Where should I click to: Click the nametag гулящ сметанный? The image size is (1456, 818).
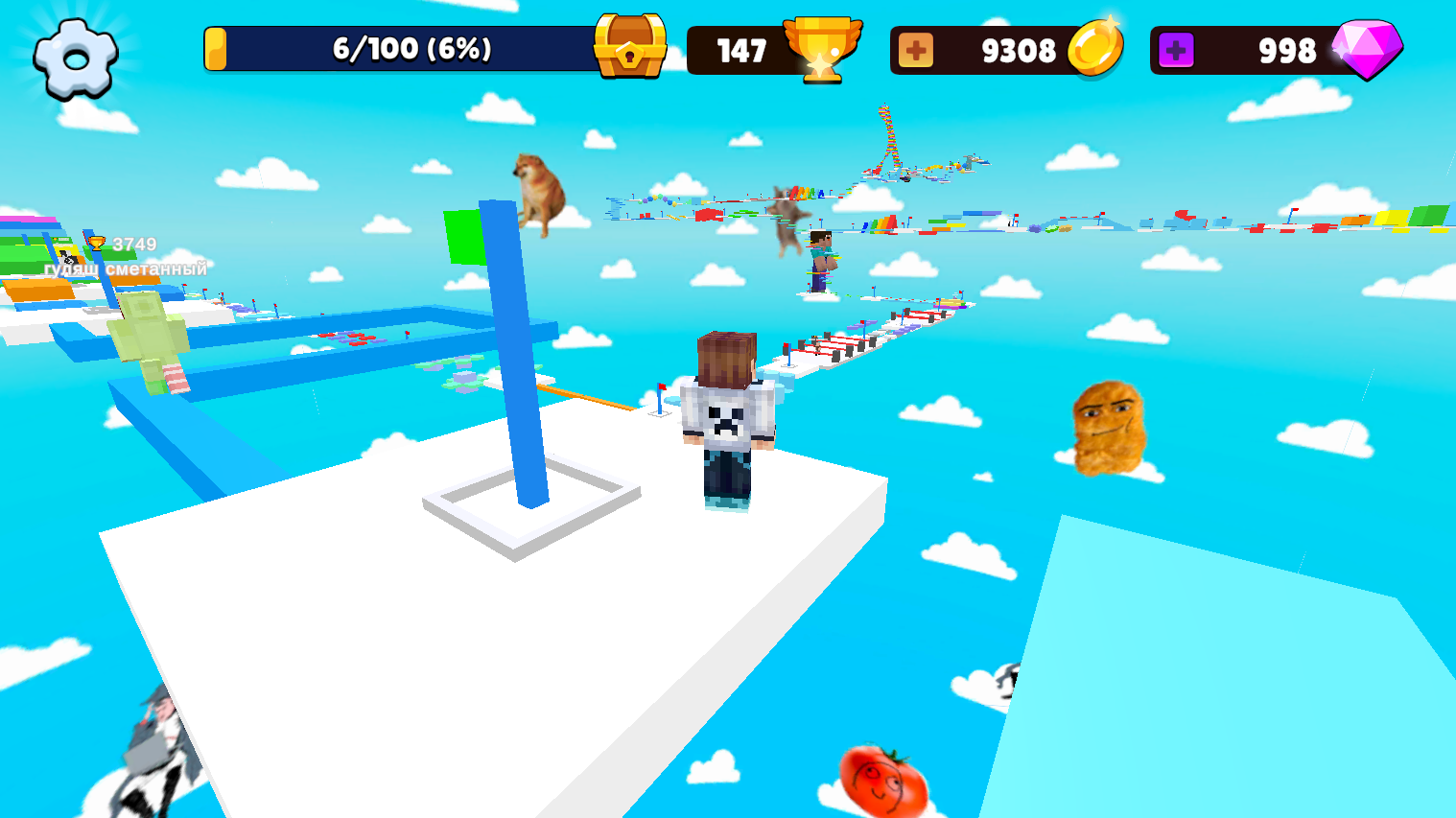[125, 269]
